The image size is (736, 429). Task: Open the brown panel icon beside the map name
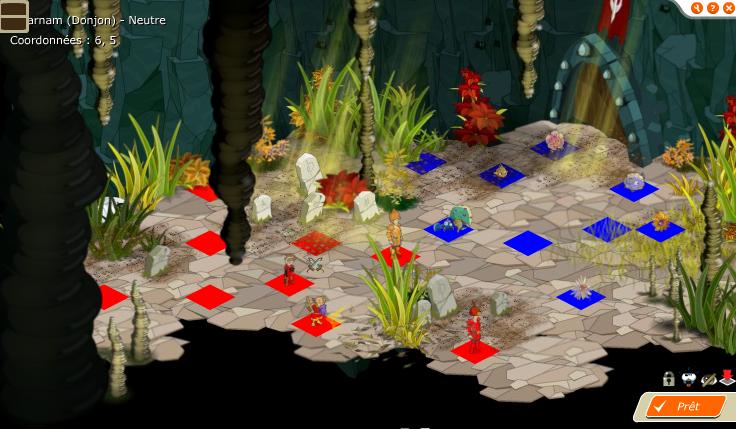pyautogui.click(x=13, y=16)
